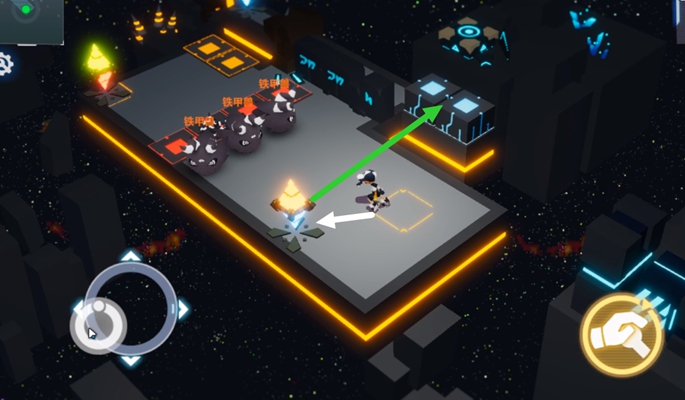Tap the joystick's up arrow
Viewport: 685px width, 400px height.
(x=131, y=258)
